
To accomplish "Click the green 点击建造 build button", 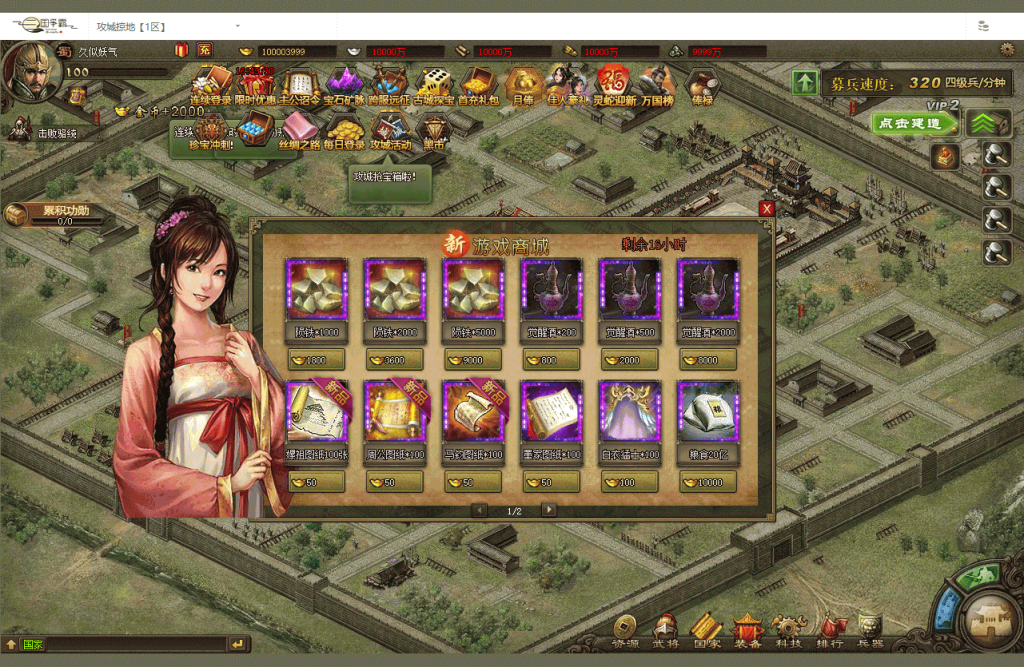I will coord(914,123).
